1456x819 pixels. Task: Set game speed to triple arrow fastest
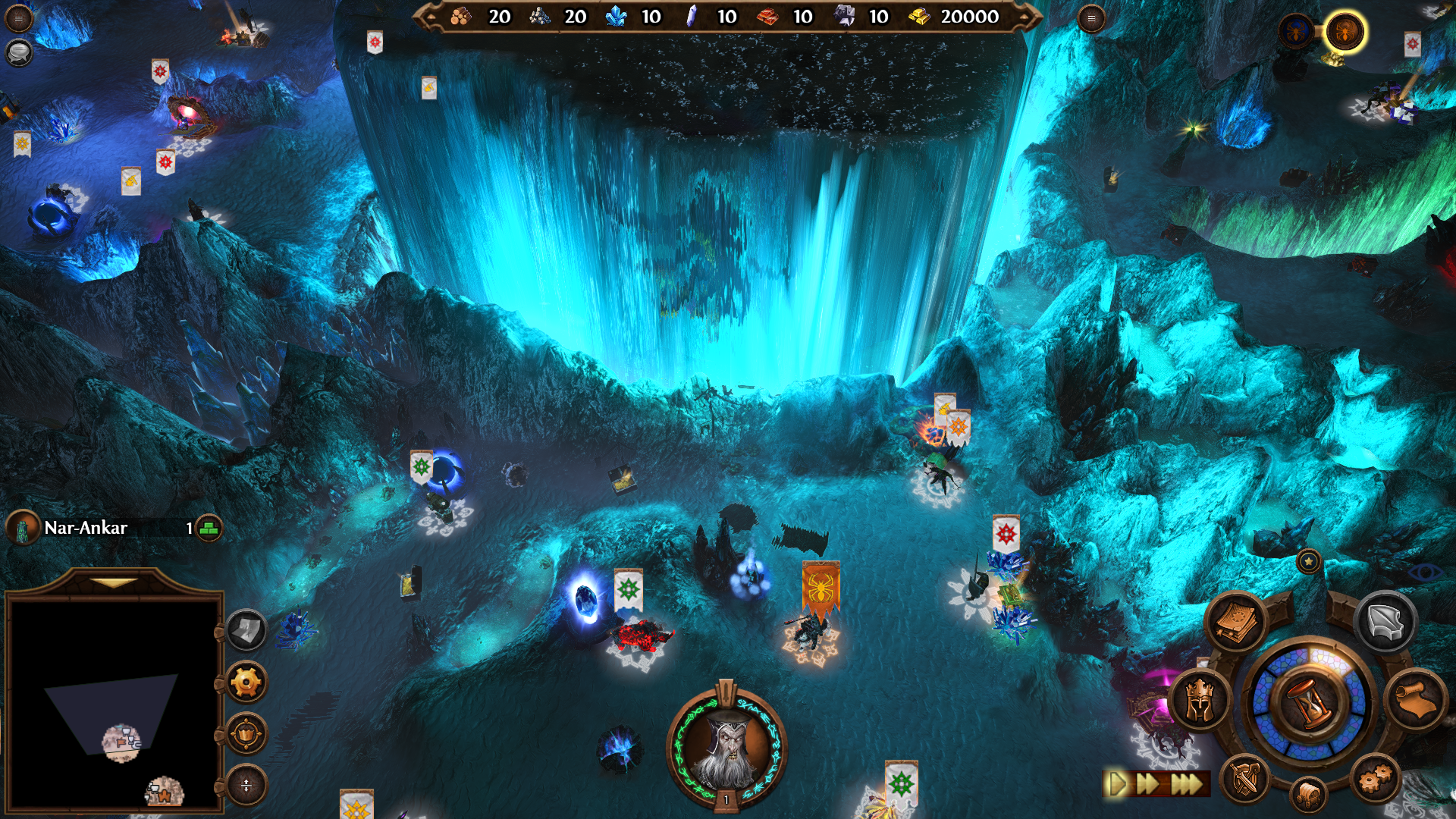click(x=1188, y=783)
